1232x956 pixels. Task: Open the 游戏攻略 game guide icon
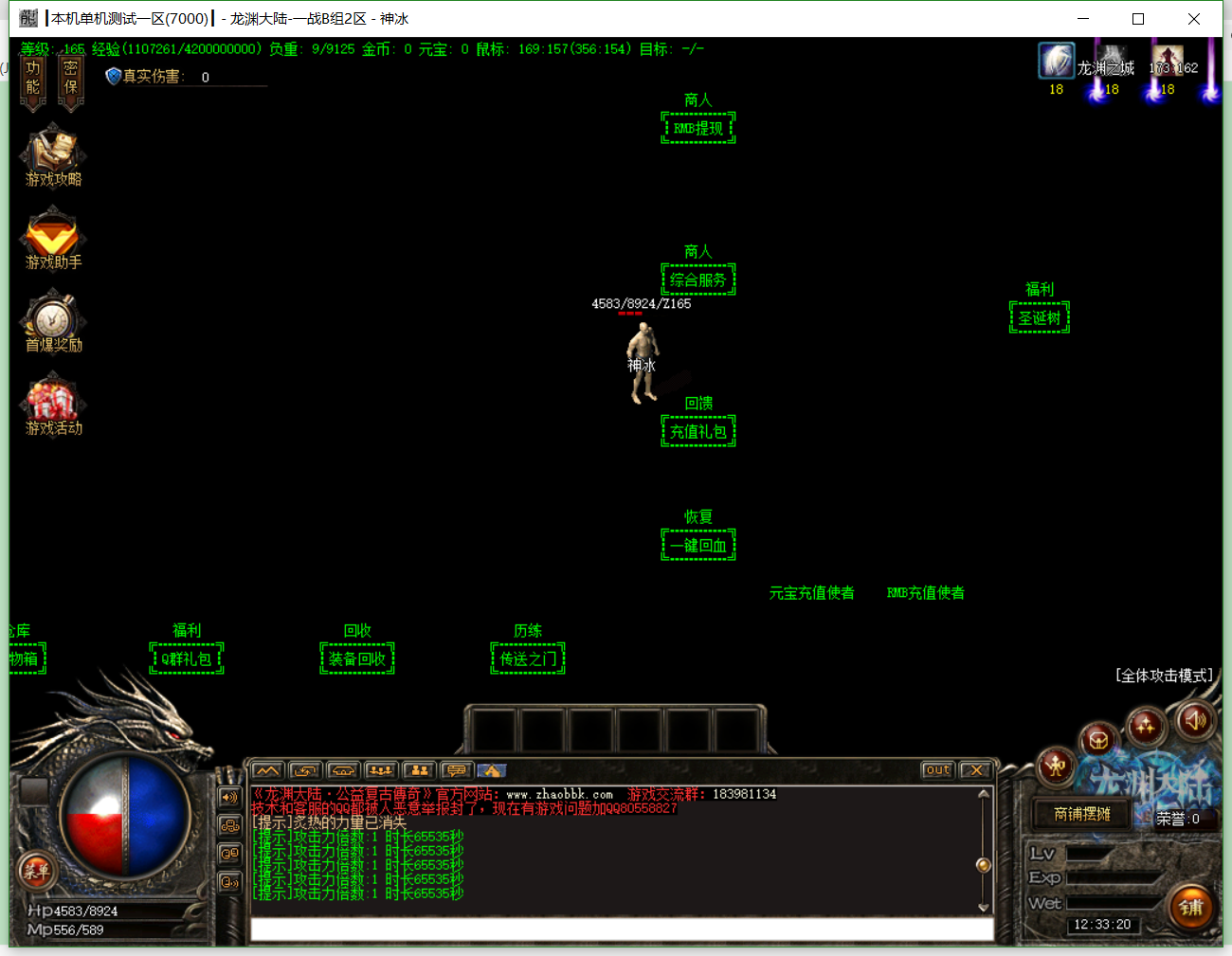[x=53, y=154]
